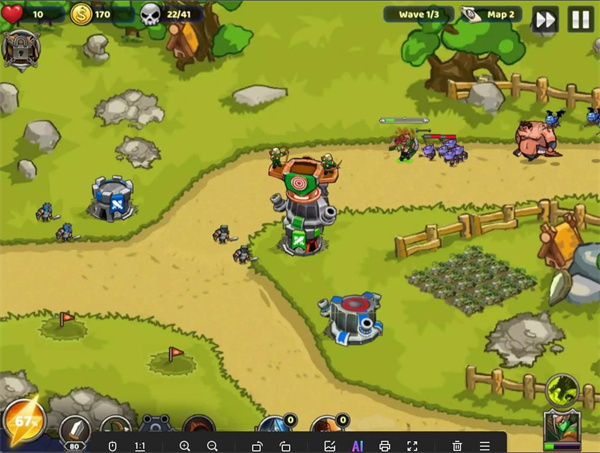Toggle fast-forward speed
Screen dimensions: 600x453
point(545,19)
